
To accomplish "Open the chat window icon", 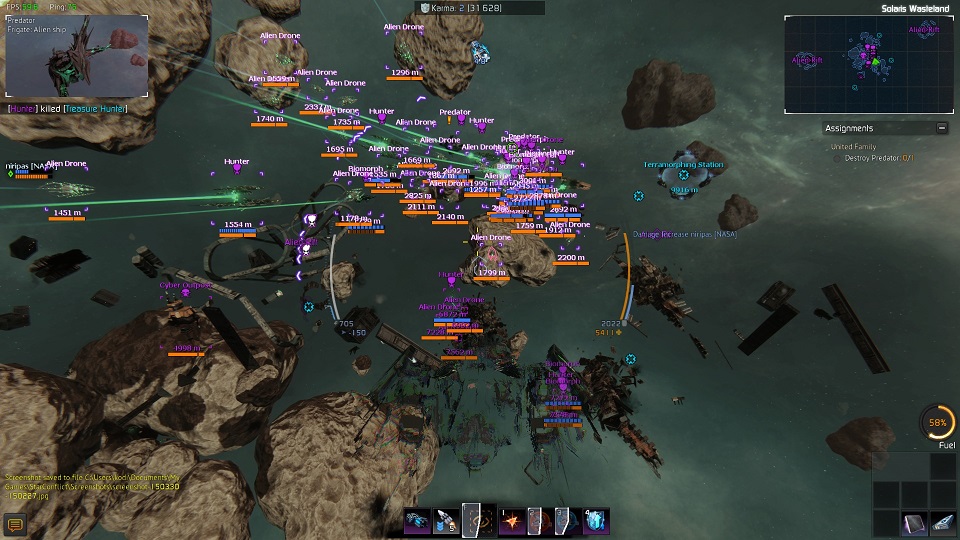I will [14, 524].
